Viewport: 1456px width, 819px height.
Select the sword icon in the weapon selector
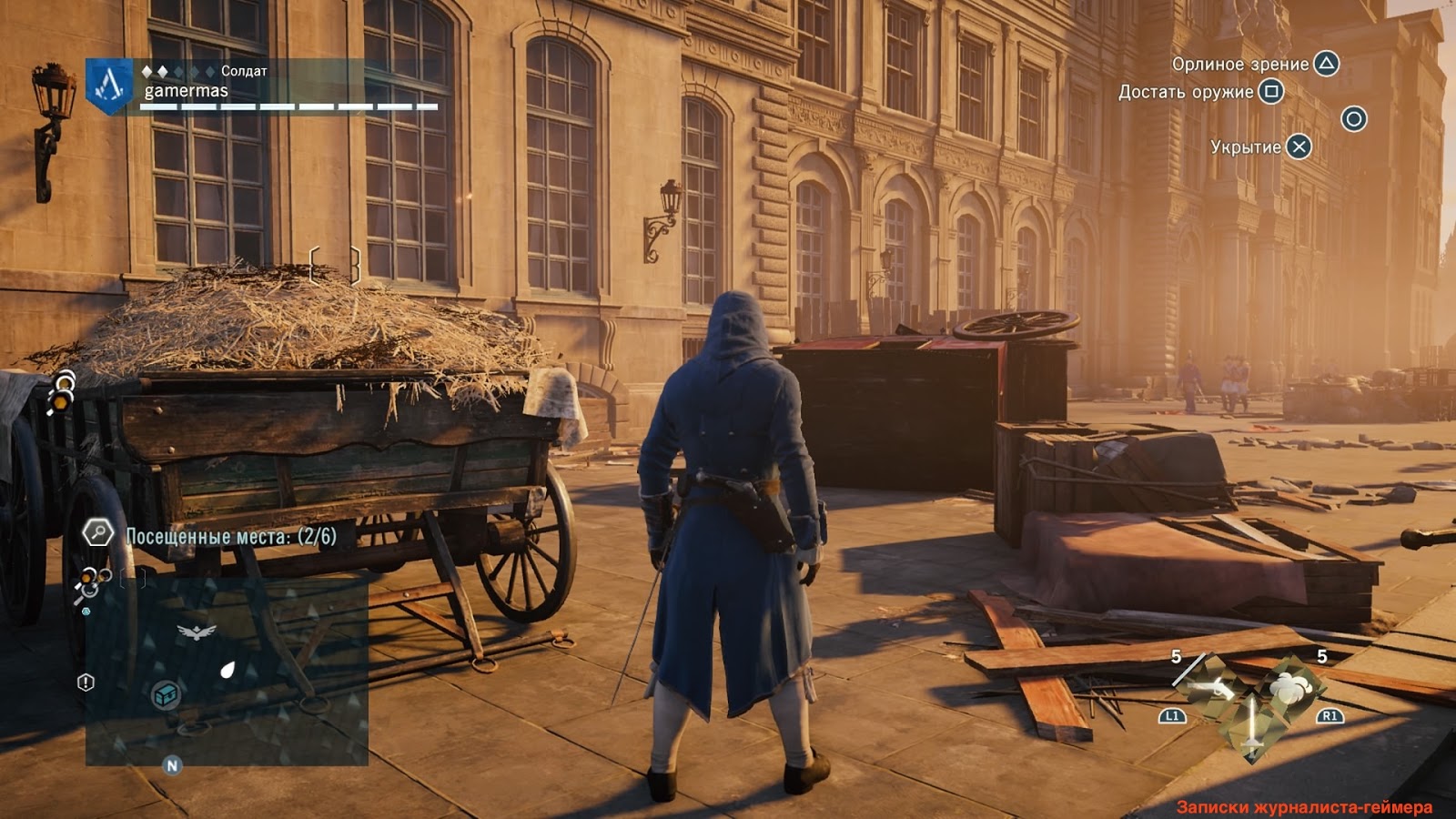(1251, 725)
